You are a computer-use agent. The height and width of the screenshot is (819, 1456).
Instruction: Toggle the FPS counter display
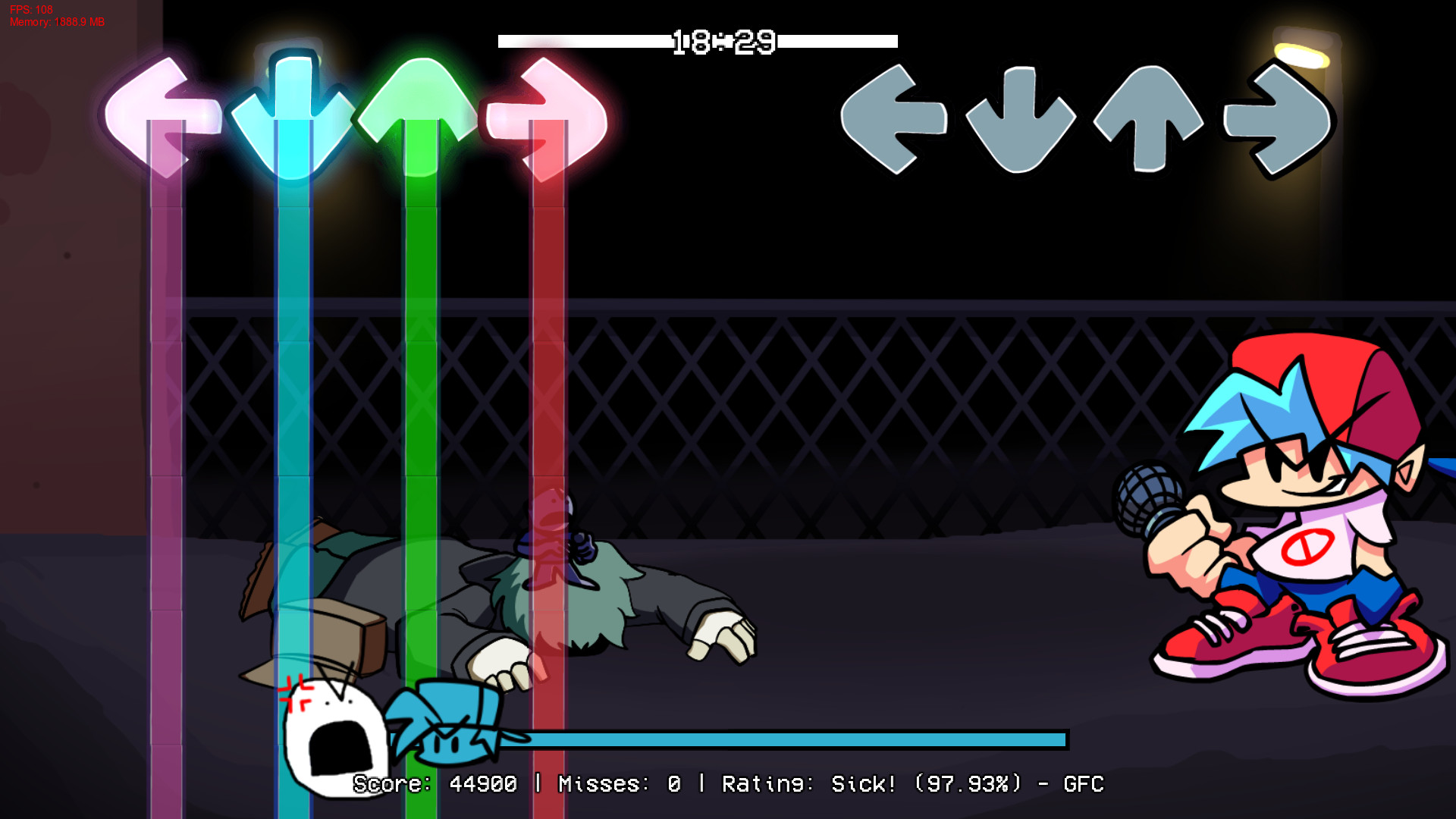point(32,11)
